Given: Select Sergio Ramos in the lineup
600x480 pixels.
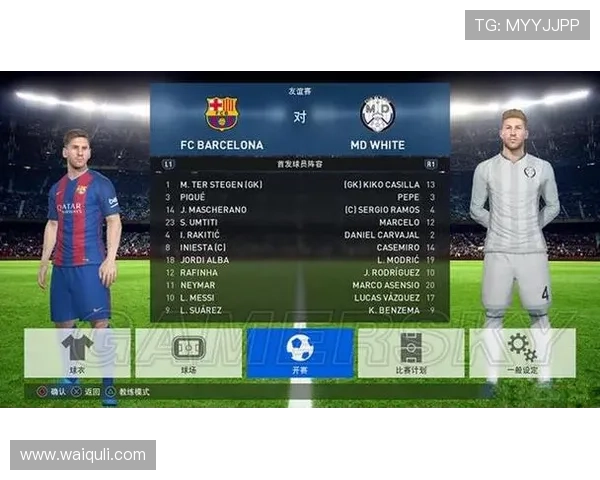Looking at the screenshot, I should coord(384,210).
